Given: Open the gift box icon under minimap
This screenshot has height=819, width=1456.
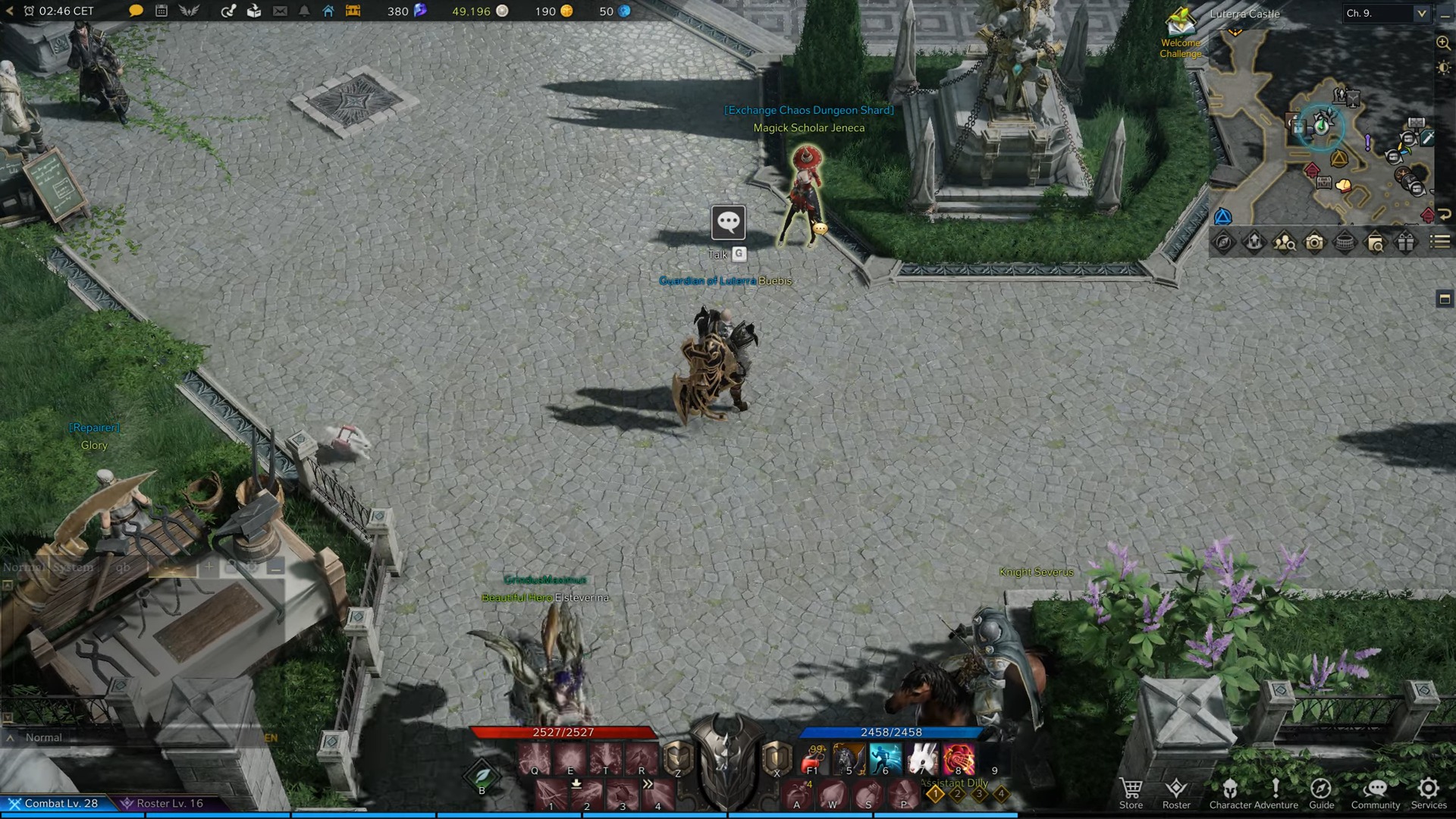Looking at the screenshot, I should [x=1405, y=242].
